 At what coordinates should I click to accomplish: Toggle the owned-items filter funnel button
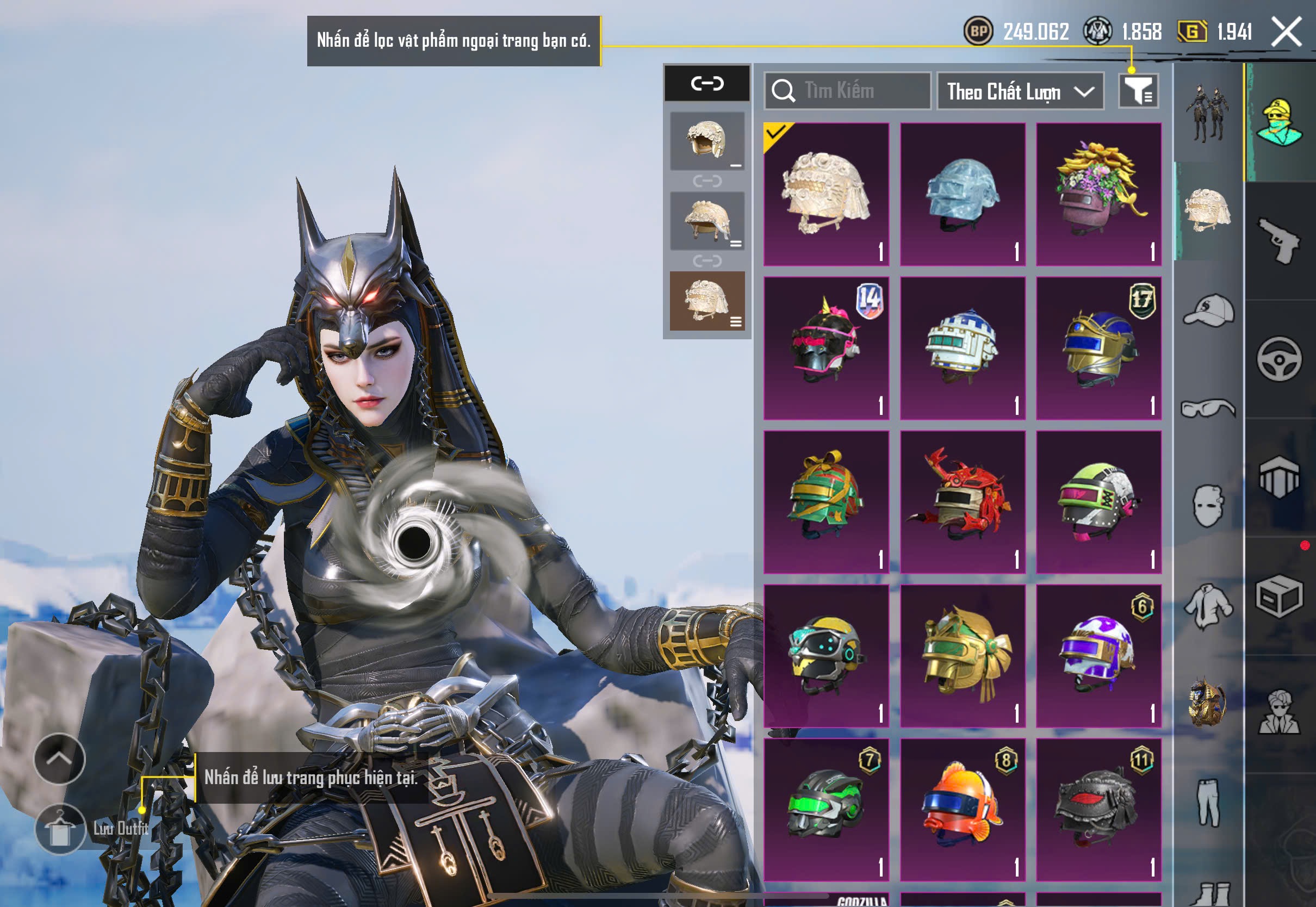tap(1138, 91)
